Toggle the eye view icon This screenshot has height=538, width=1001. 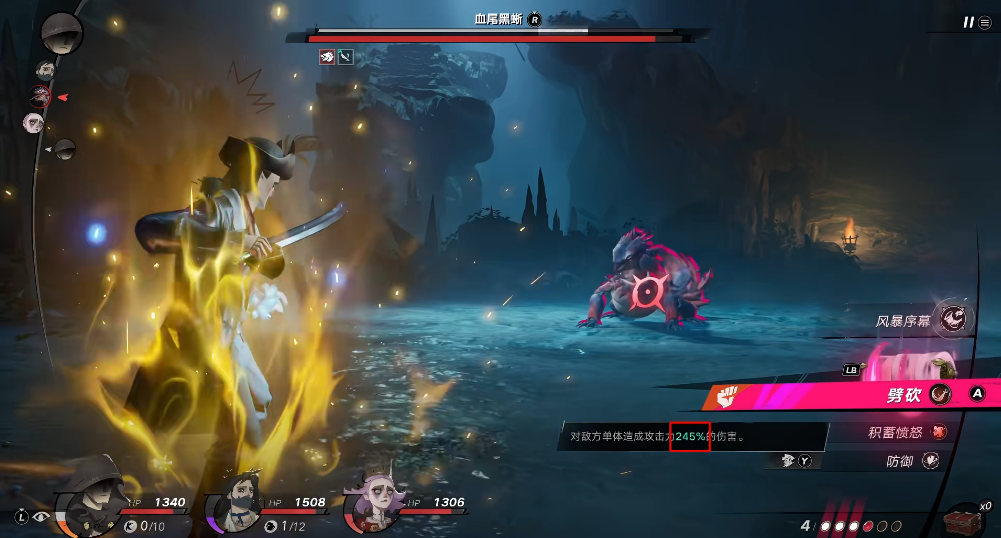click(x=42, y=517)
